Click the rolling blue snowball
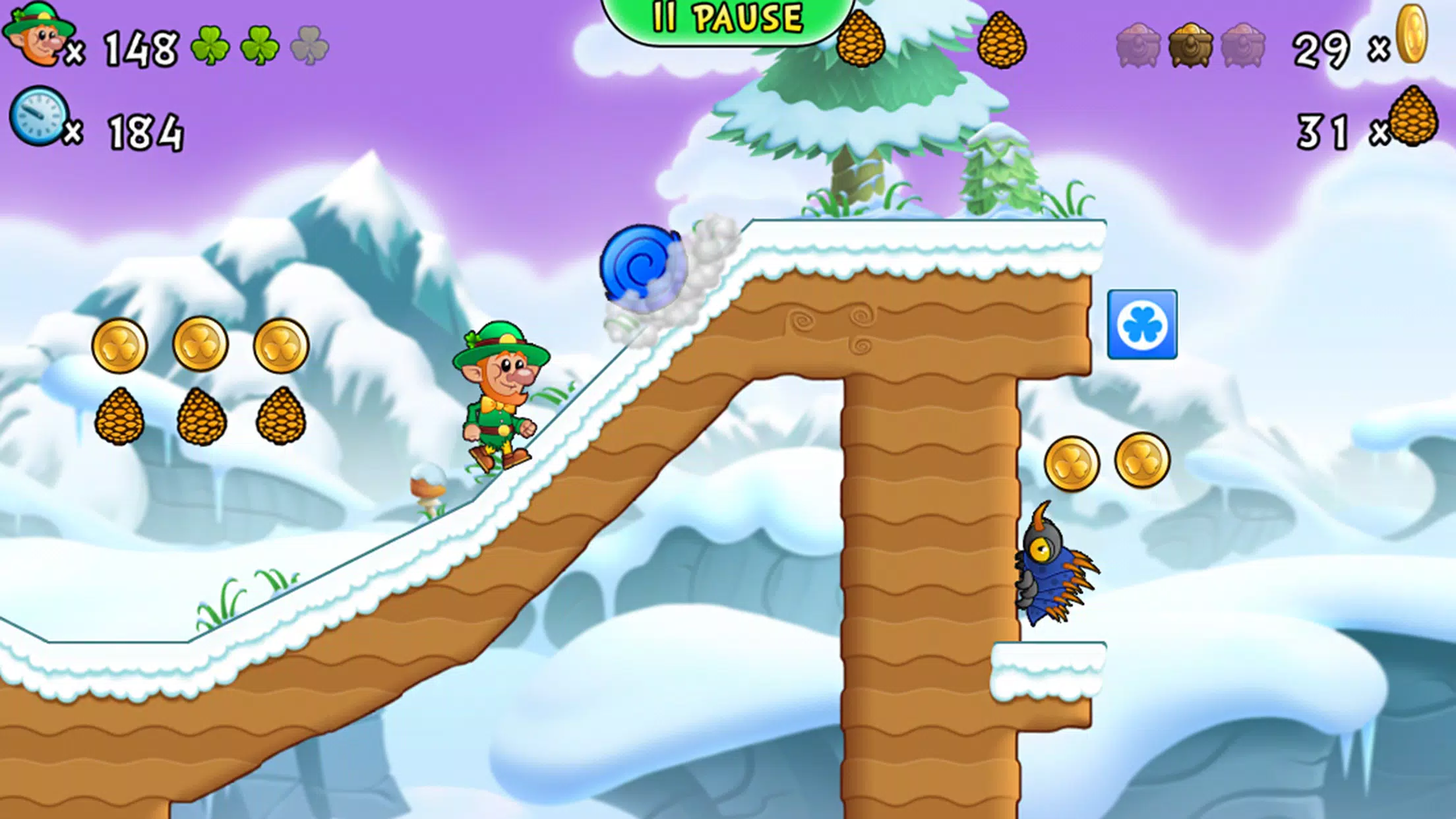1456x819 pixels. click(x=643, y=264)
